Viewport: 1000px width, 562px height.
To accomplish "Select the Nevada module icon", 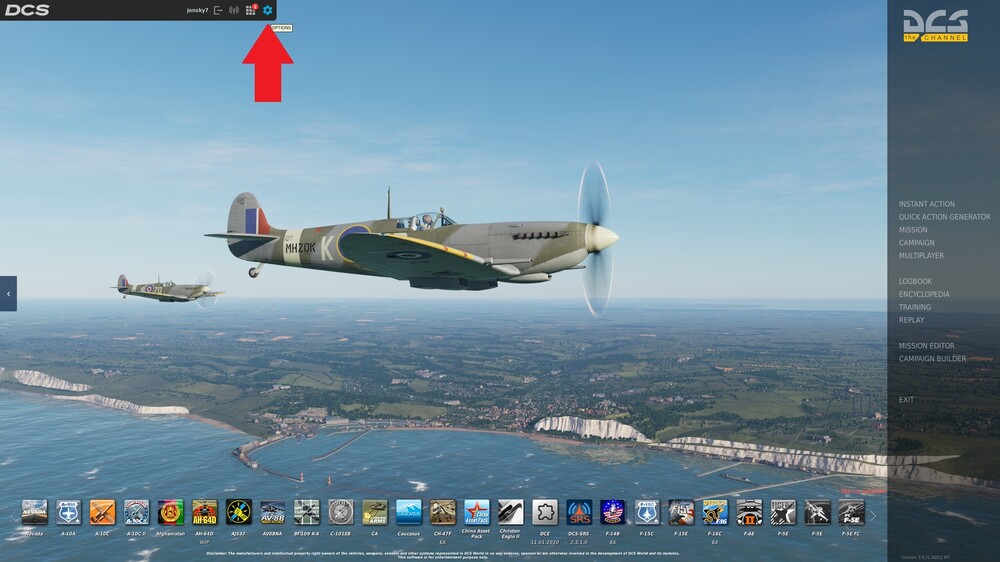I will 35,513.
